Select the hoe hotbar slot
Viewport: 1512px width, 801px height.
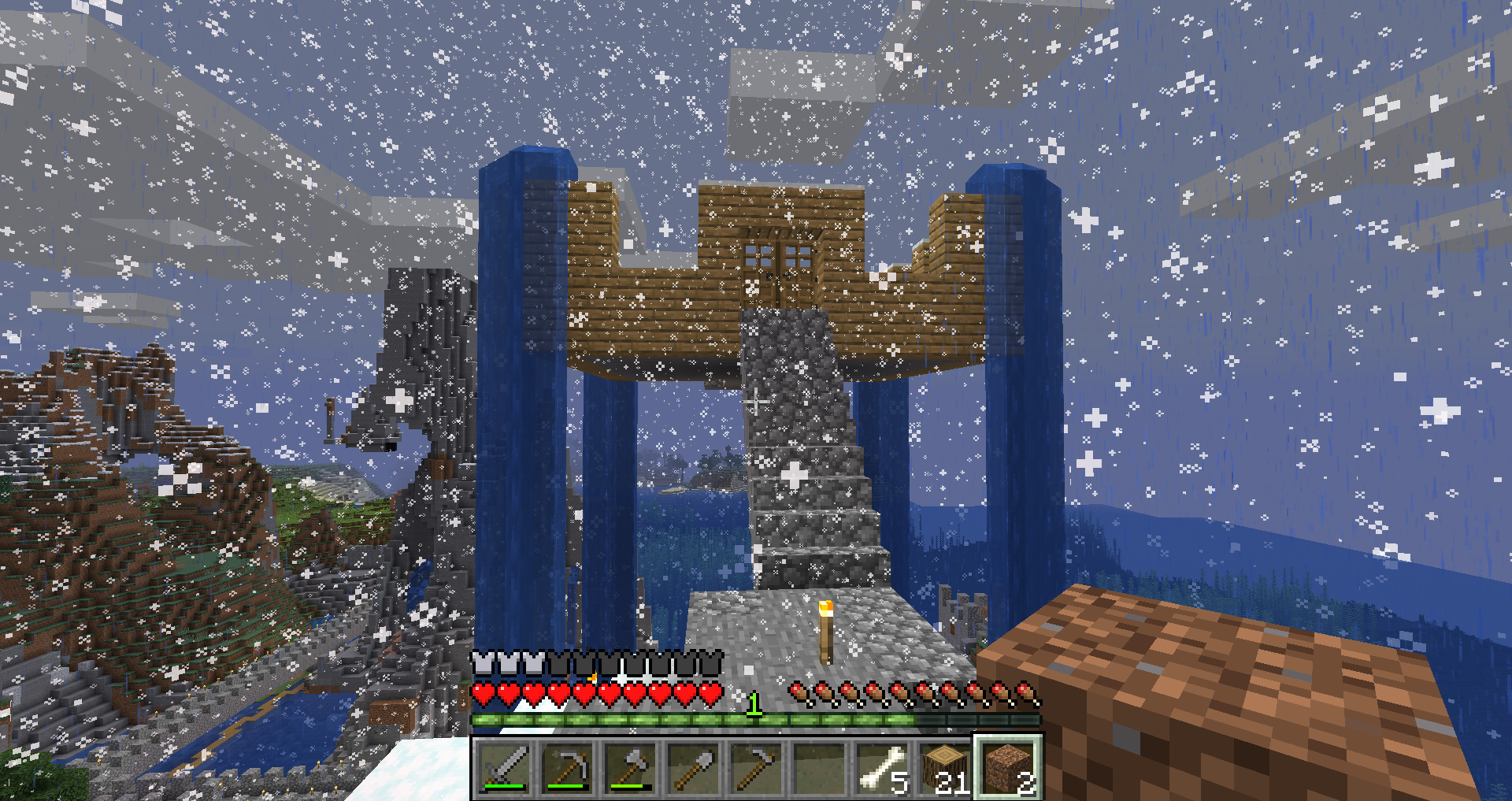[757, 768]
